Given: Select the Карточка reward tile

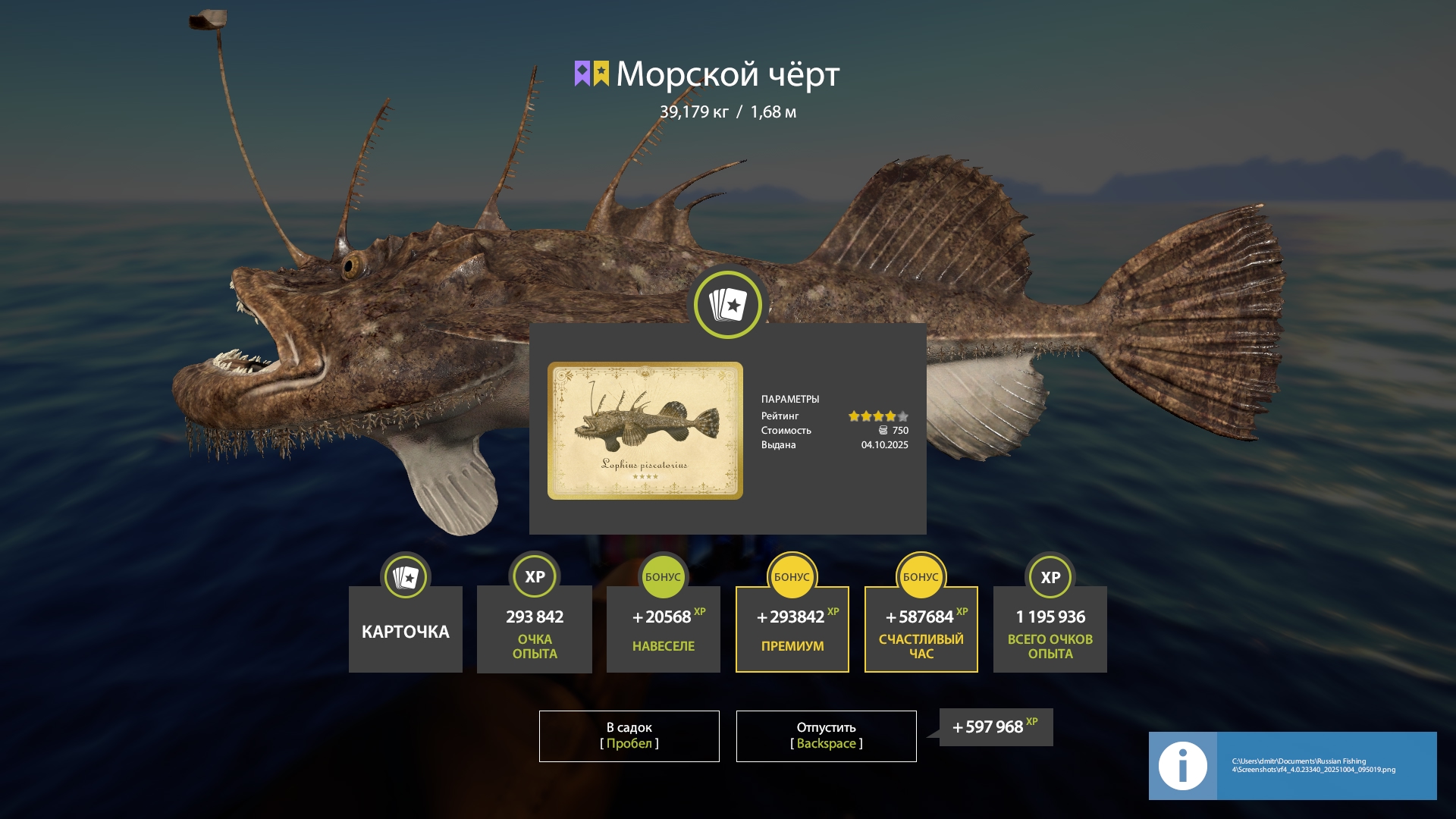Looking at the screenshot, I should coord(406,629).
